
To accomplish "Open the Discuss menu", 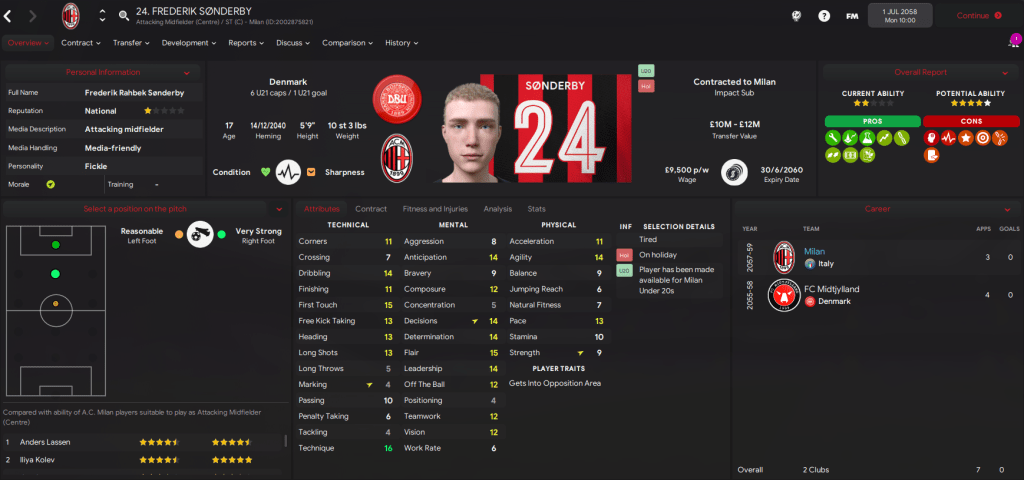I will (x=293, y=43).
